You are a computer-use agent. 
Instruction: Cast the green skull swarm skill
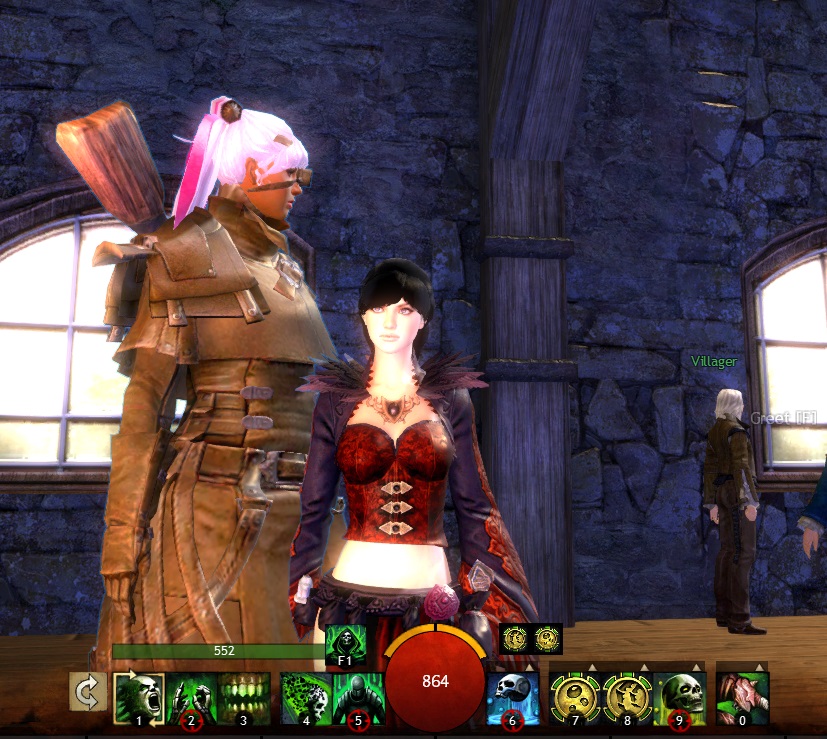[x=304, y=695]
